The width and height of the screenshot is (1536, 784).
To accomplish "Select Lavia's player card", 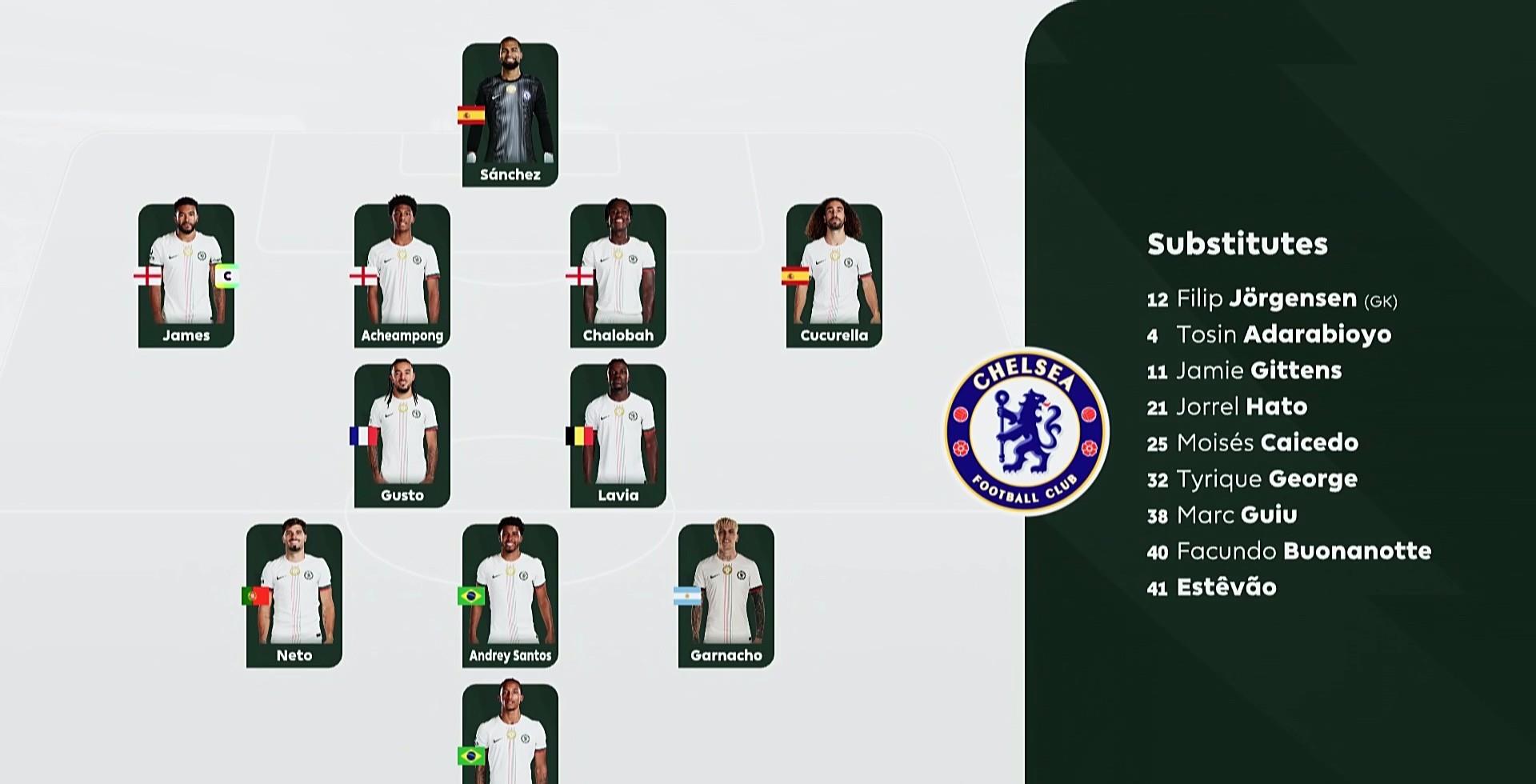I will (618, 435).
